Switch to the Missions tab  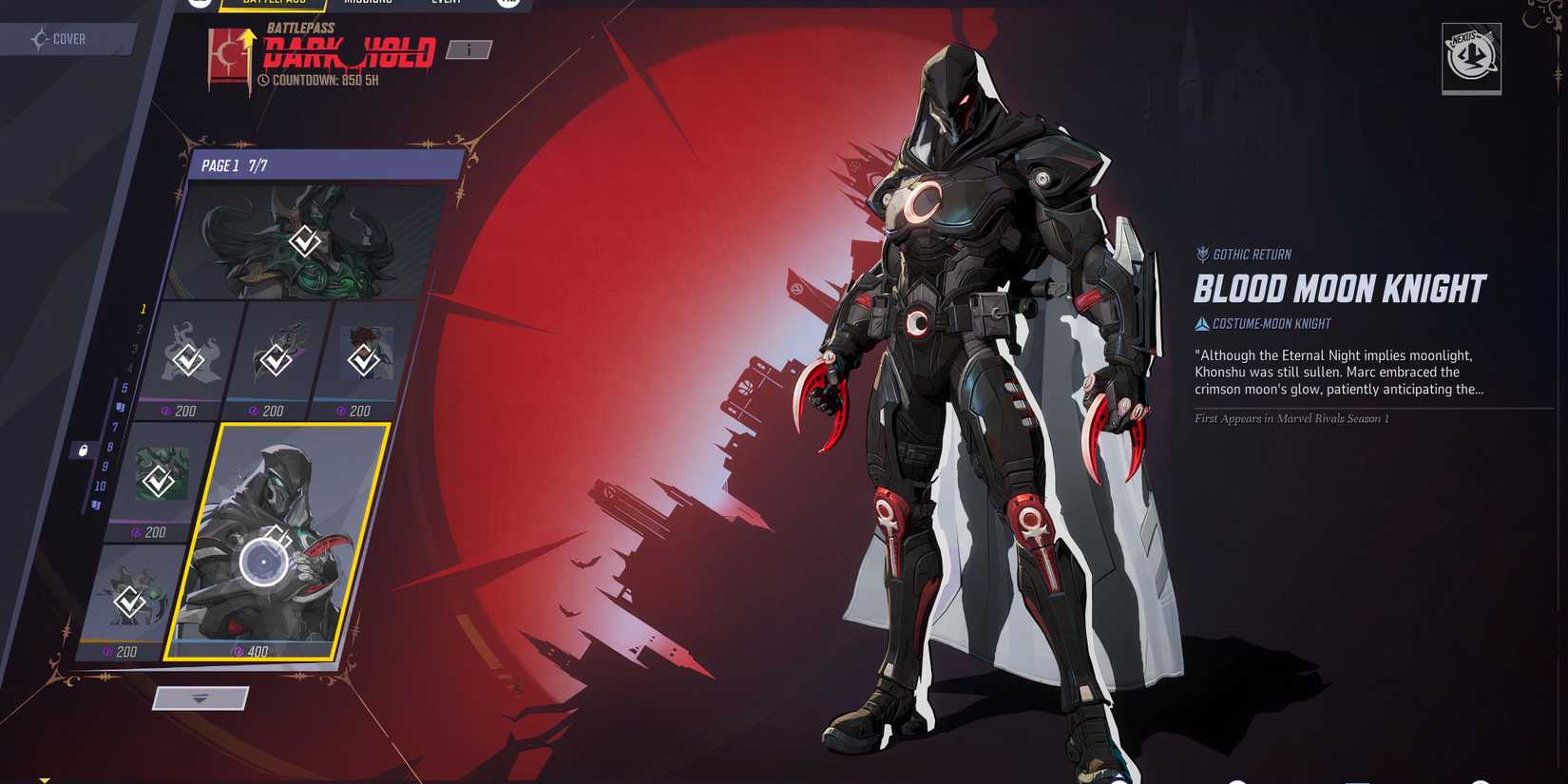click(x=371, y=2)
